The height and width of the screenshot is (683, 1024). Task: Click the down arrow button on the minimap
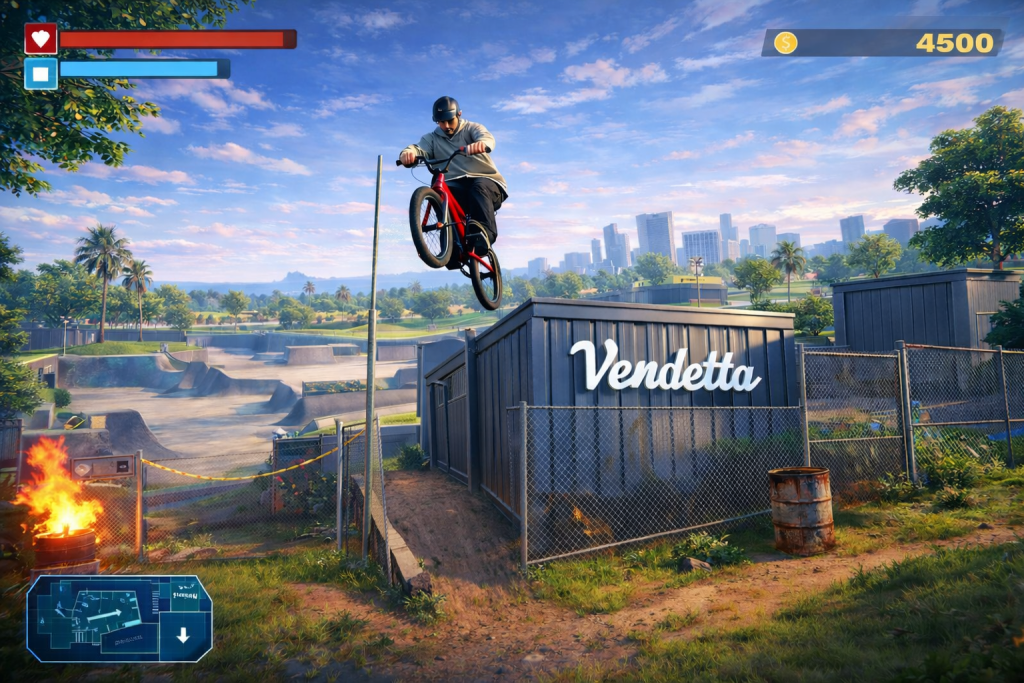tap(183, 635)
